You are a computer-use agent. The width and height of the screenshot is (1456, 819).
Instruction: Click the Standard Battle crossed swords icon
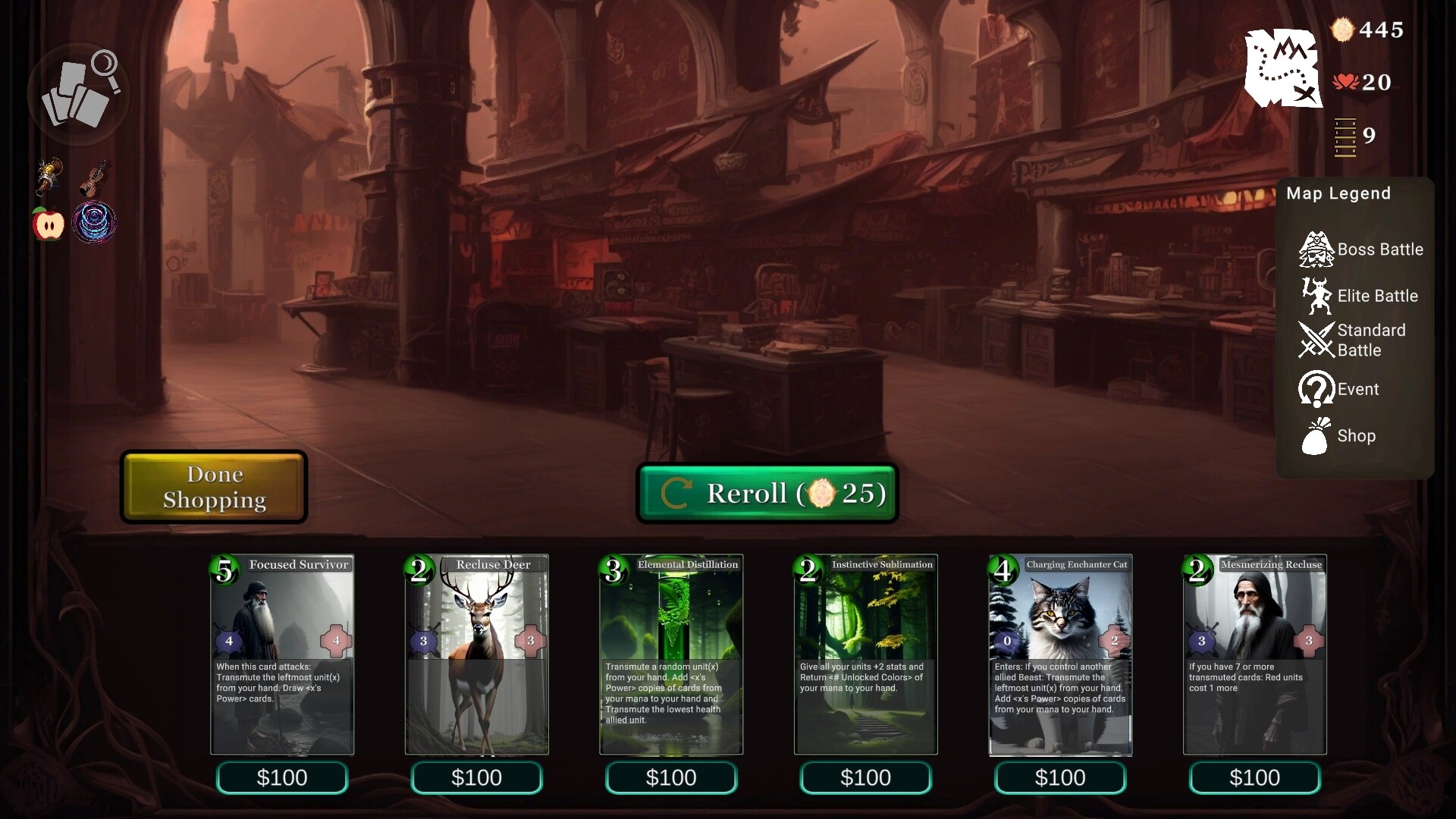tap(1316, 340)
